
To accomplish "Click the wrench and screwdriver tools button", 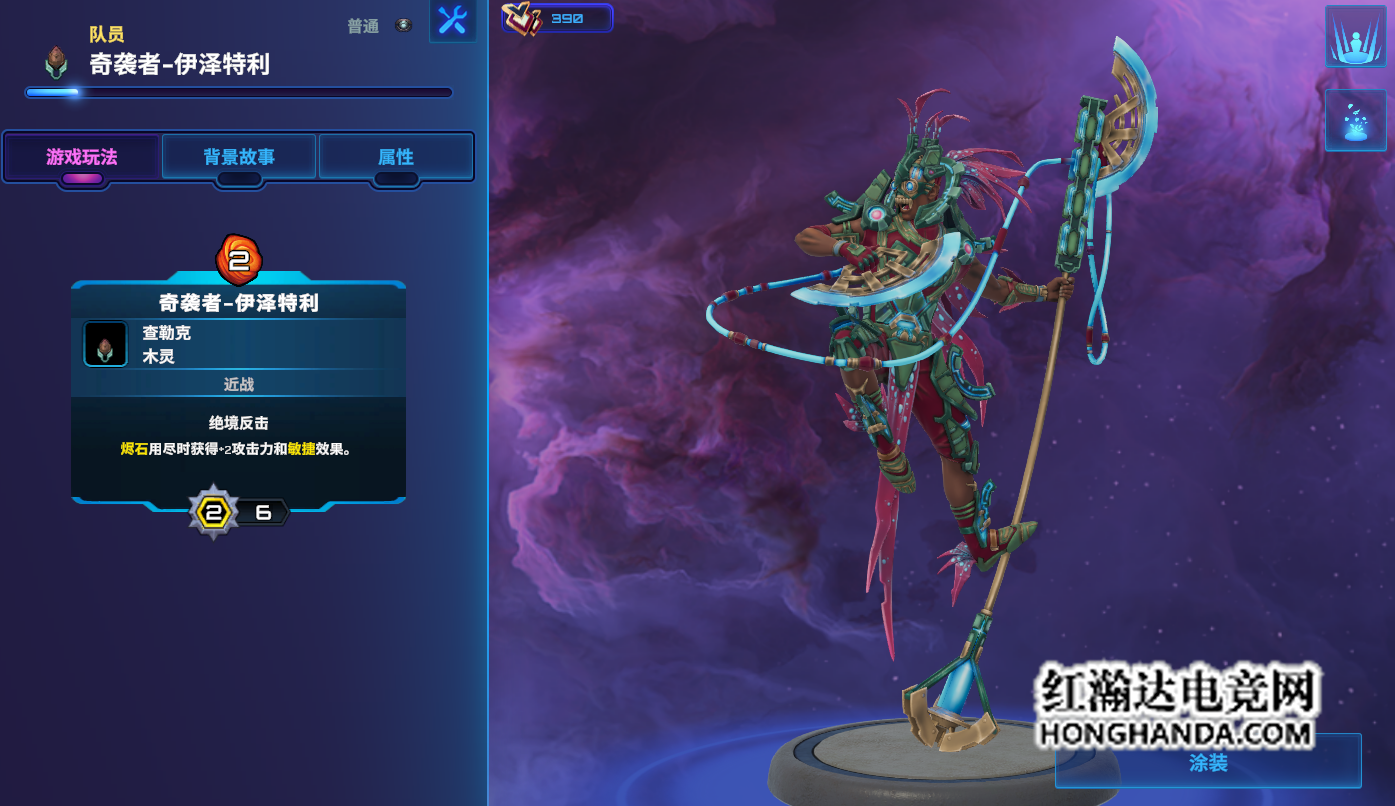I will [x=453, y=21].
